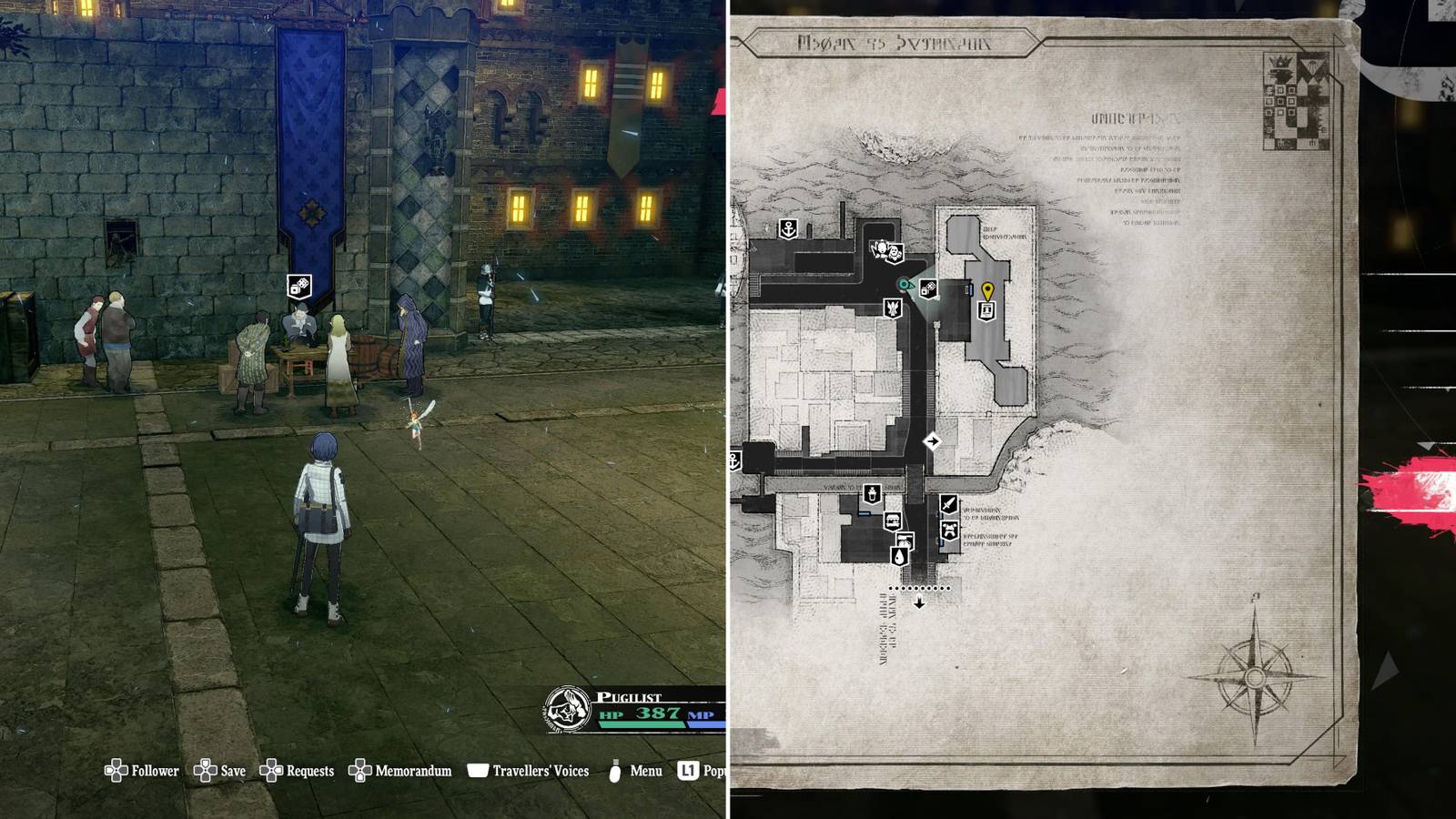Click the blacksmith armor icon on the map
Viewport: 1456px width, 819px height.
pyautogui.click(x=948, y=529)
